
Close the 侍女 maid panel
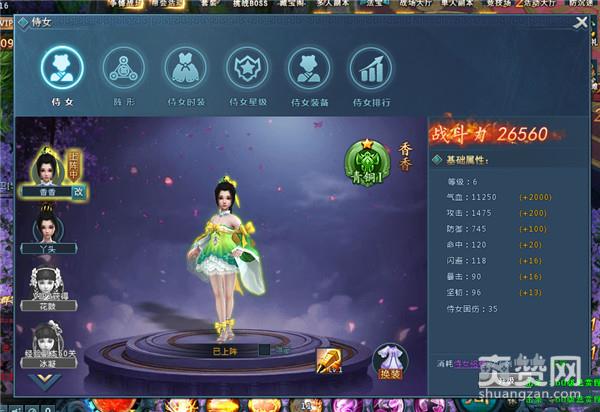coord(580,23)
